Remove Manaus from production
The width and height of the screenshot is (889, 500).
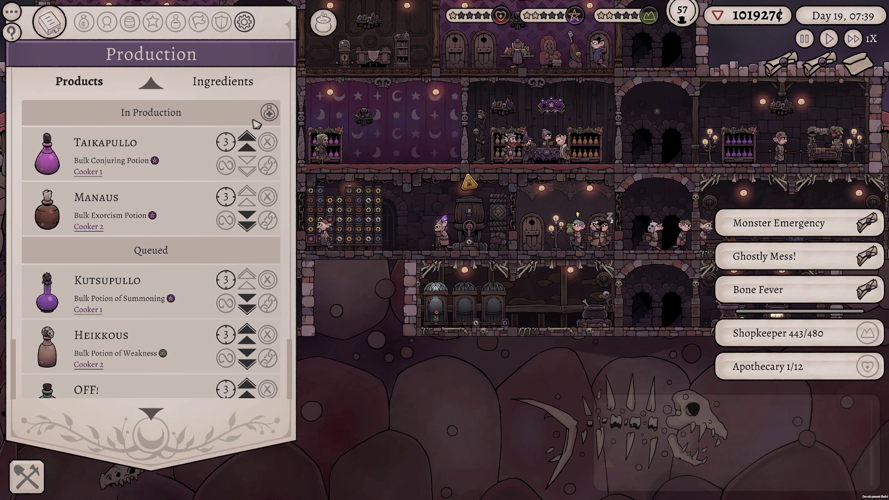(x=268, y=195)
